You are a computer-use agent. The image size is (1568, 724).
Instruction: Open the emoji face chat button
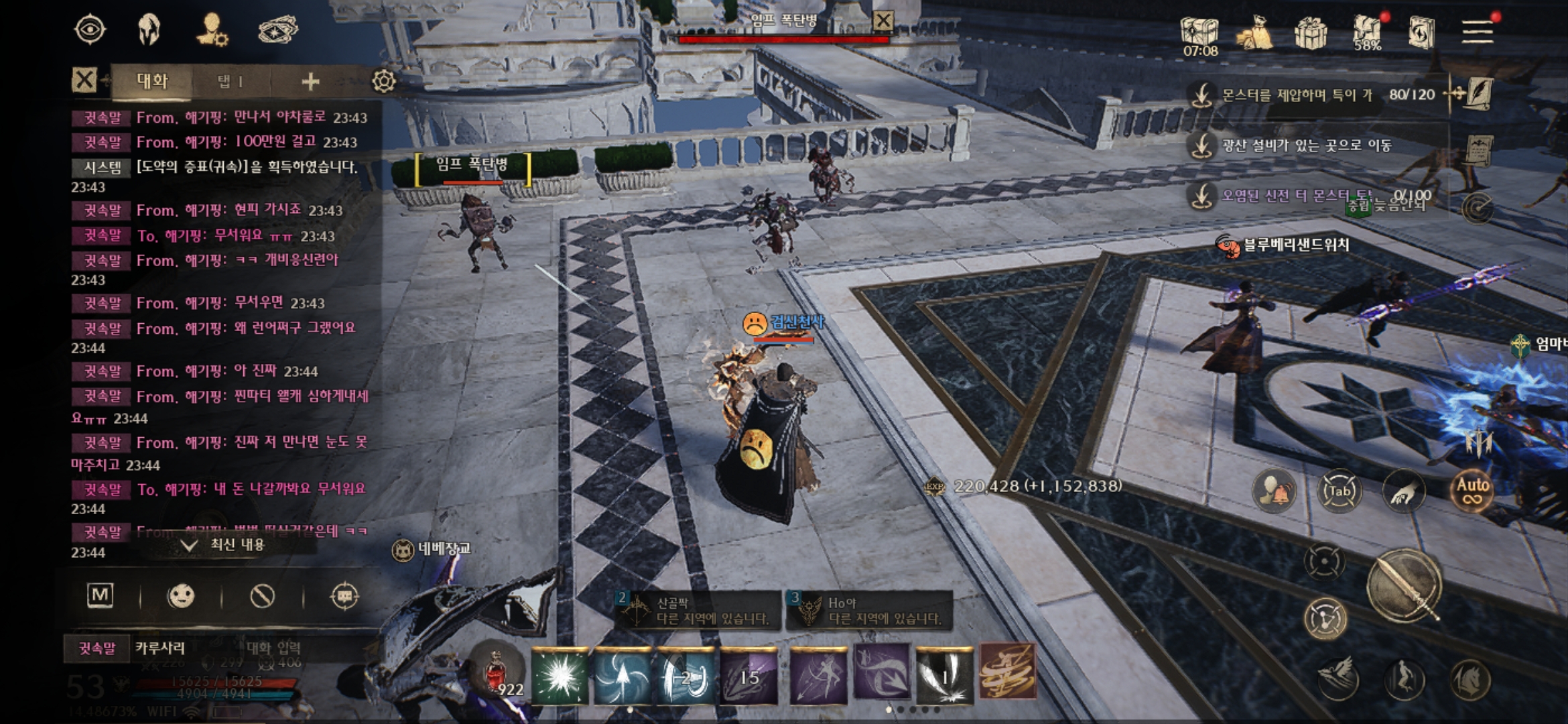coord(181,596)
